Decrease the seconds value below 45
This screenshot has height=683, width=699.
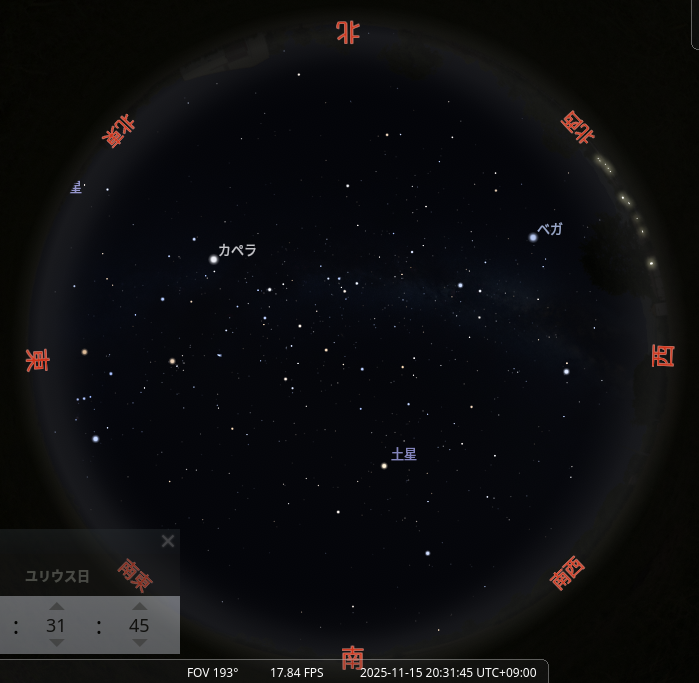point(140,643)
